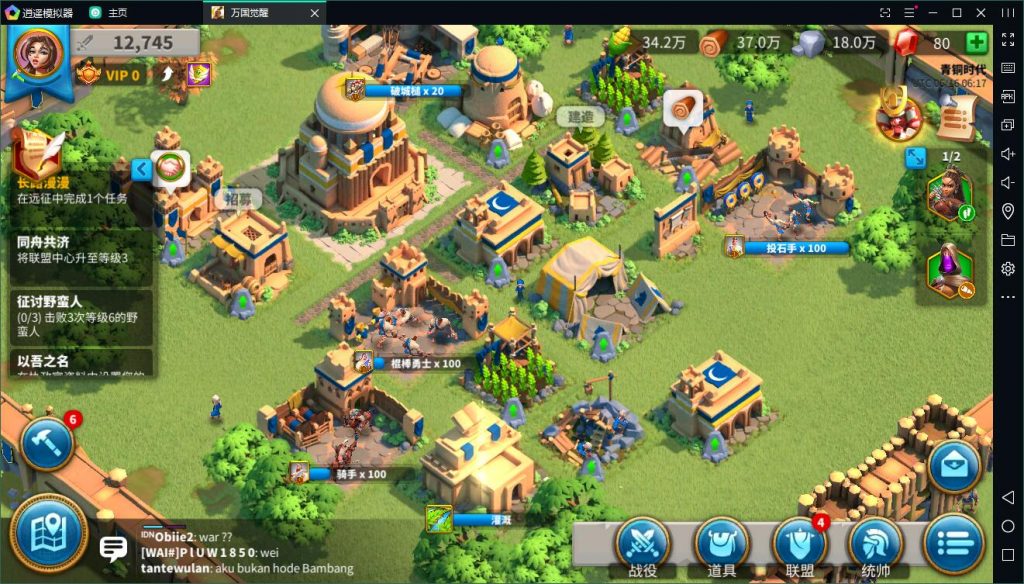Select the 同舟共济 quest entry
The image size is (1024, 584).
tap(78, 250)
